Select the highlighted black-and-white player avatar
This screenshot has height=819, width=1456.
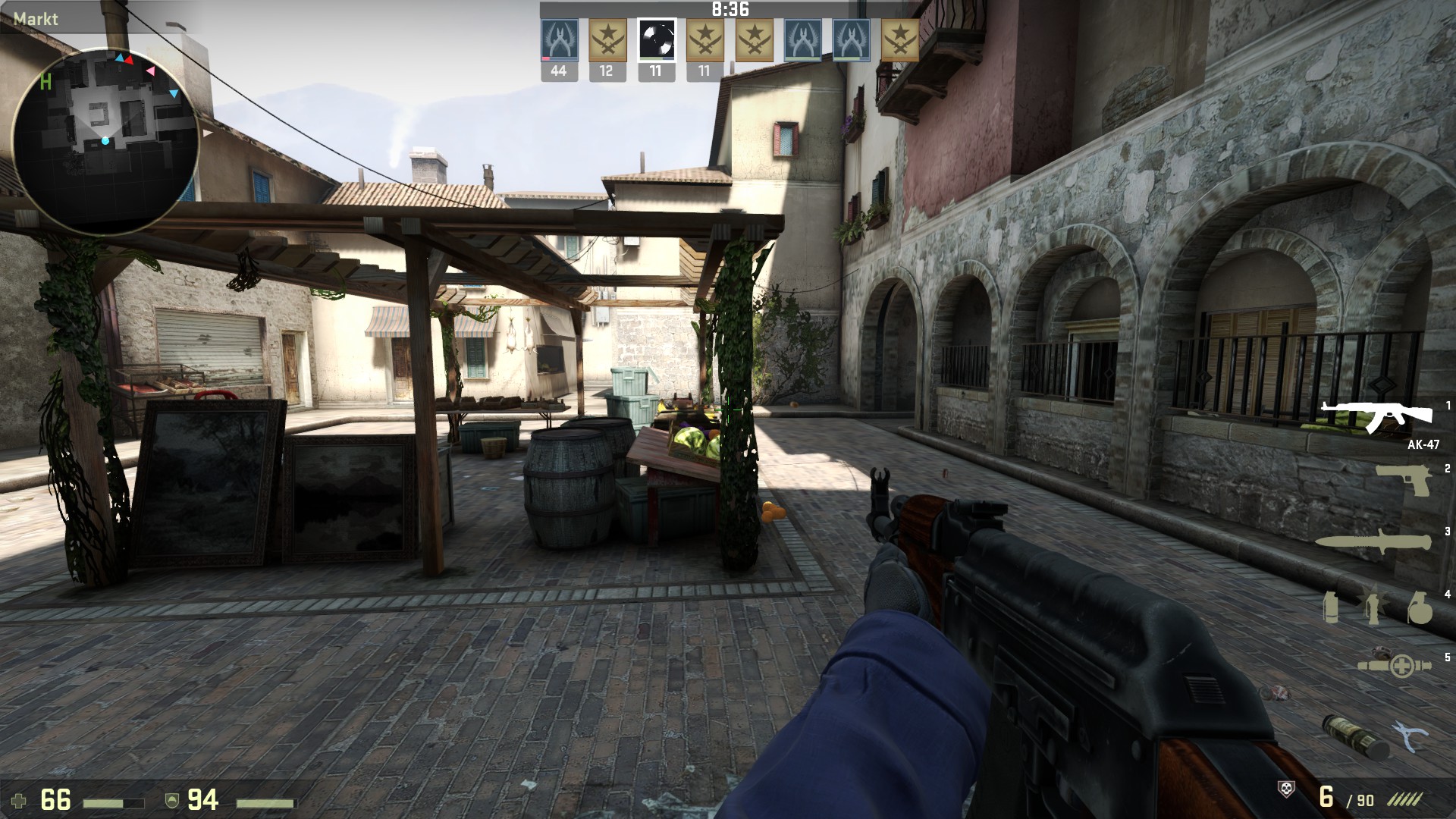(x=655, y=40)
